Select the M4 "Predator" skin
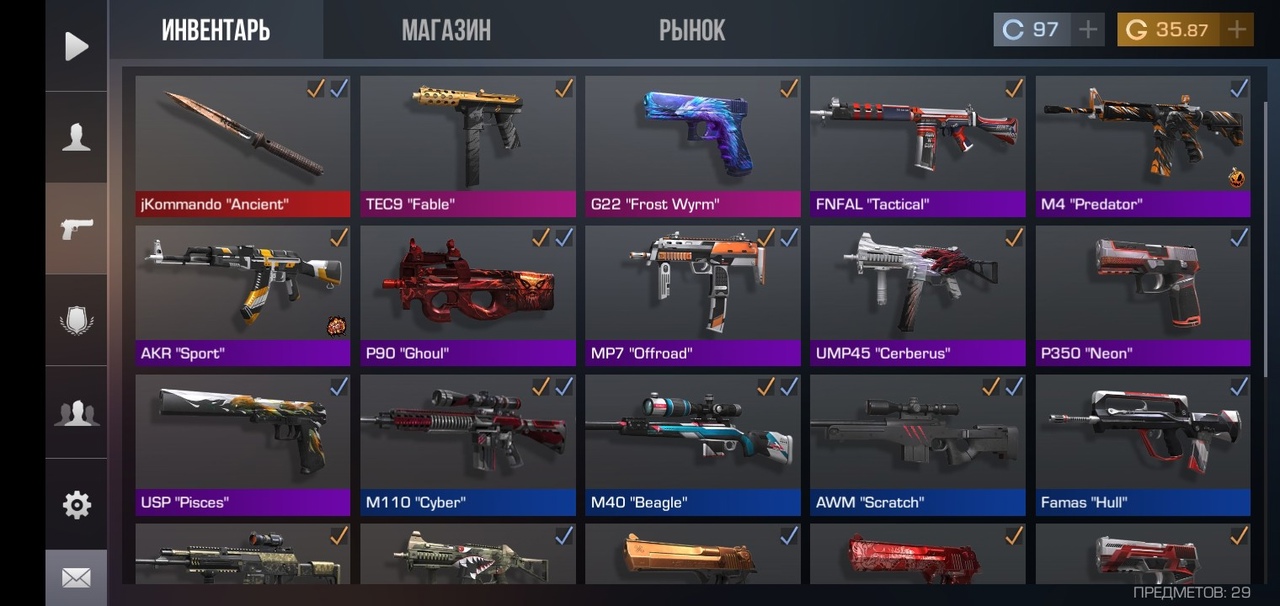Image resolution: width=1280 pixels, height=606 pixels. pos(1143,146)
